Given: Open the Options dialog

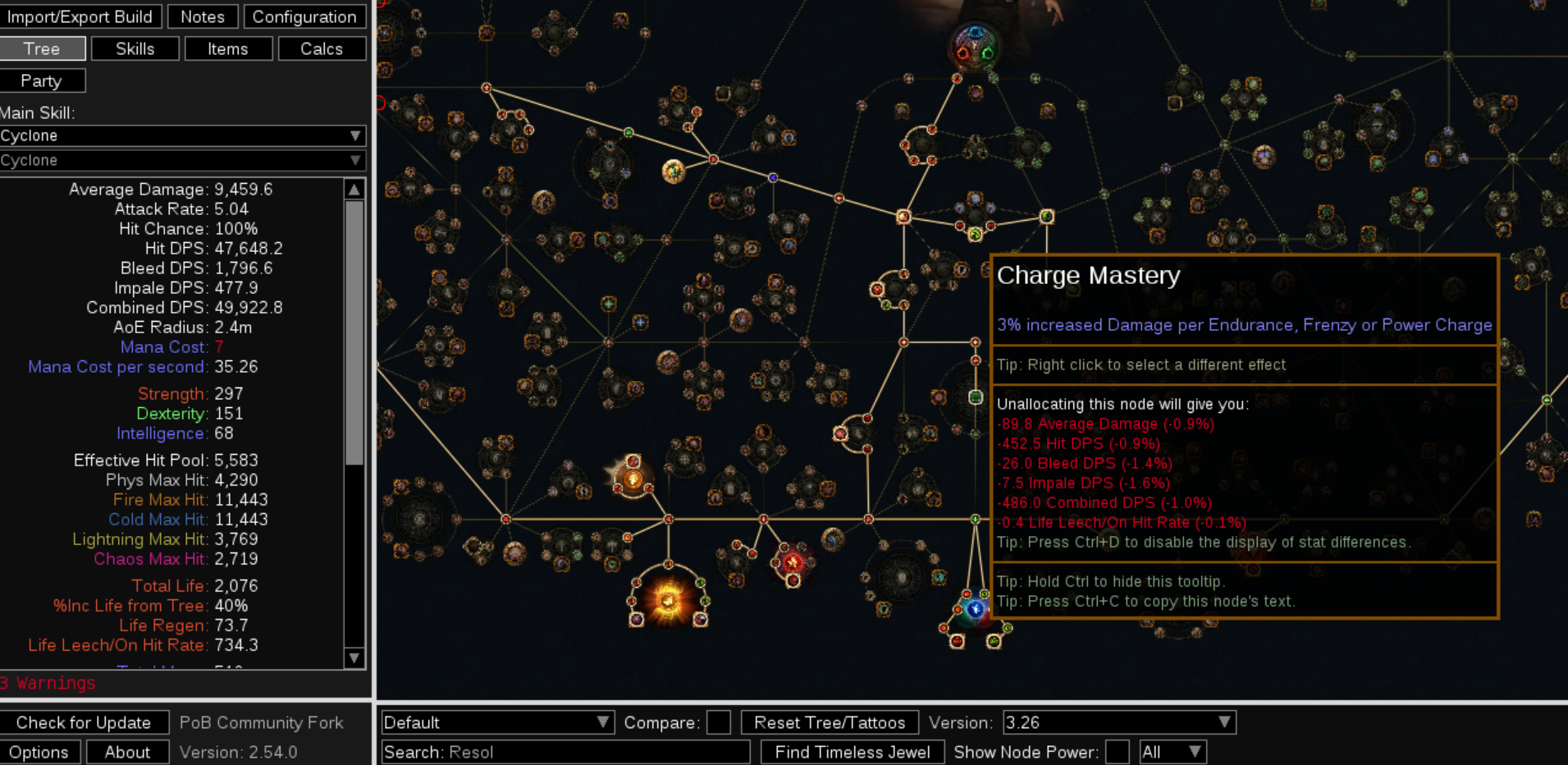Looking at the screenshot, I should pos(39,752).
